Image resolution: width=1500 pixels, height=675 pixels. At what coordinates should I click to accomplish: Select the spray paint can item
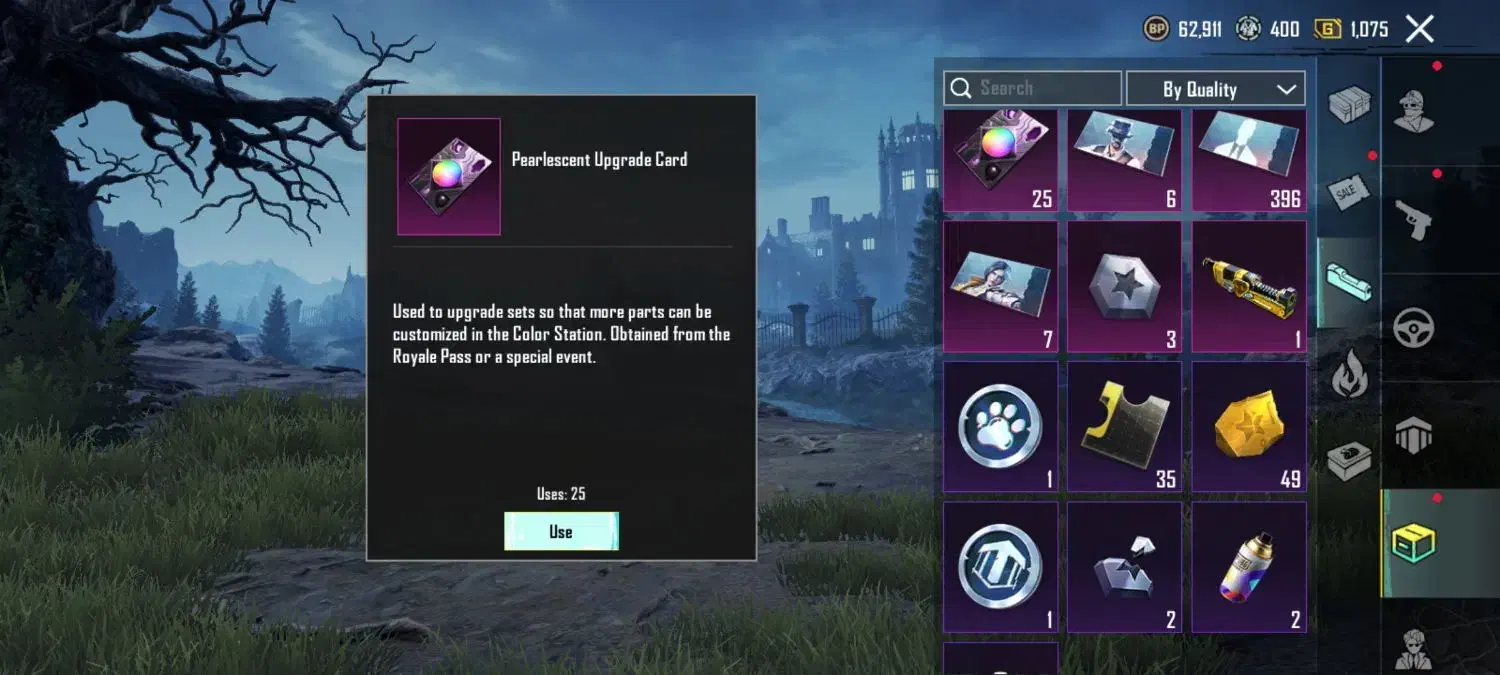coord(1249,567)
